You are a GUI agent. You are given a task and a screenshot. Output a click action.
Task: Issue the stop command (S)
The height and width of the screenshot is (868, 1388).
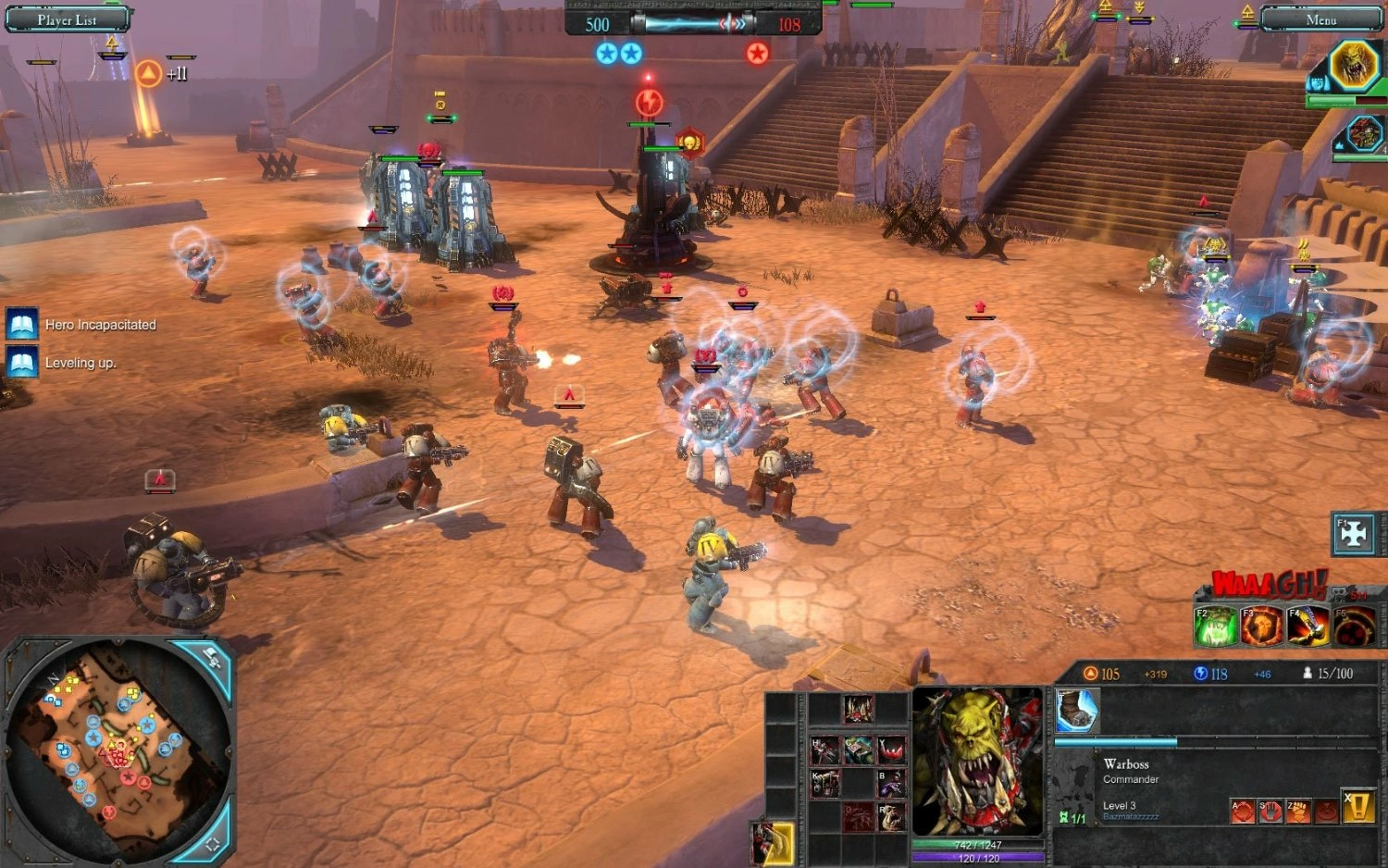click(1270, 812)
